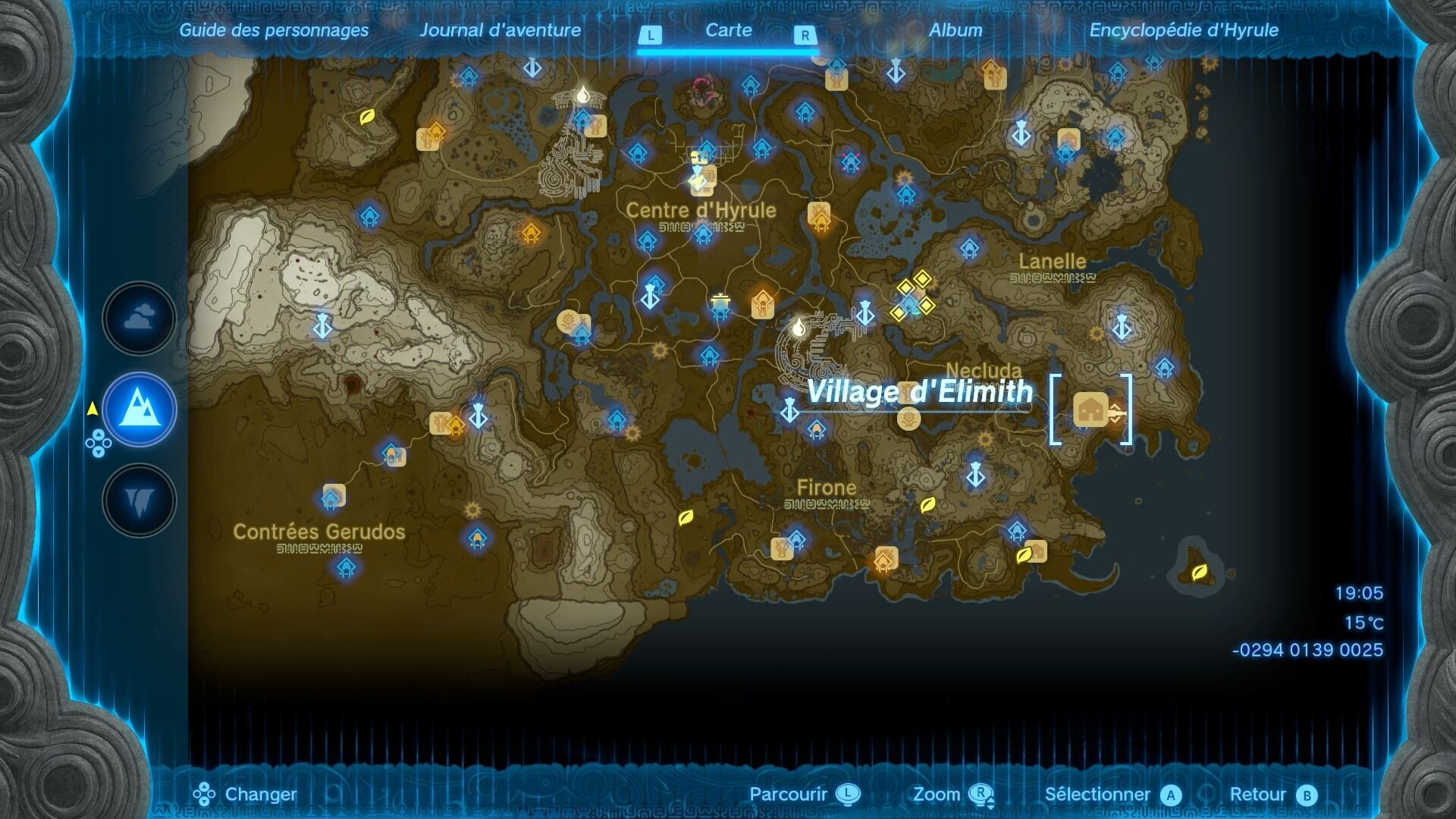Select the Village d'Elimith house icon in brackets

[1090, 410]
